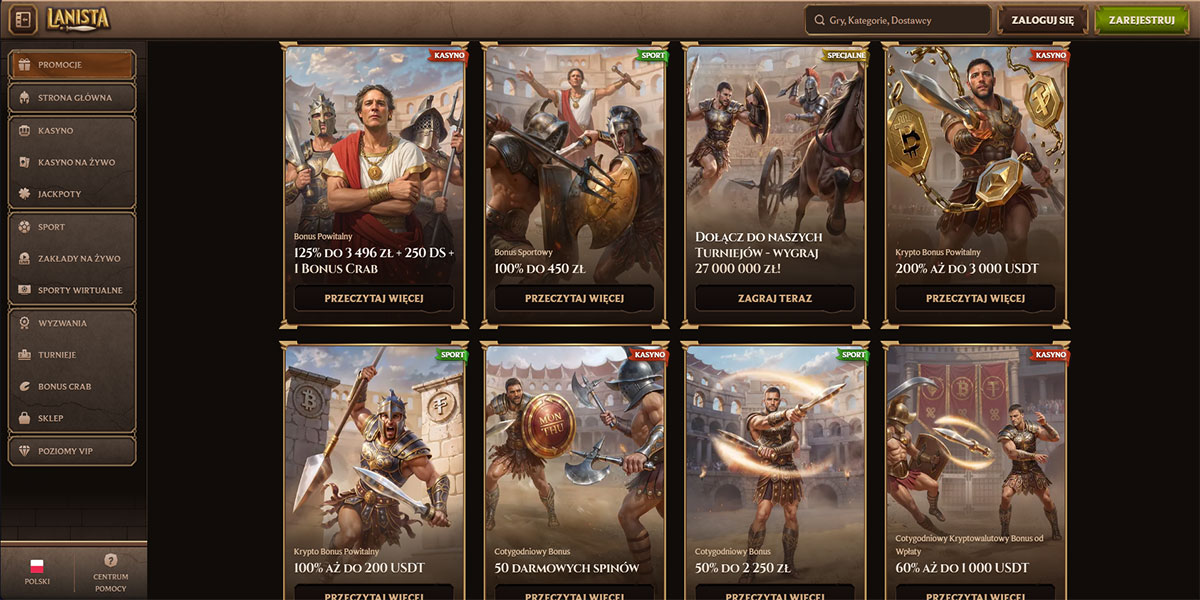Open Poziomy VIP levels
The height and width of the screenshot is (600, 1200).
coord(71,451)
